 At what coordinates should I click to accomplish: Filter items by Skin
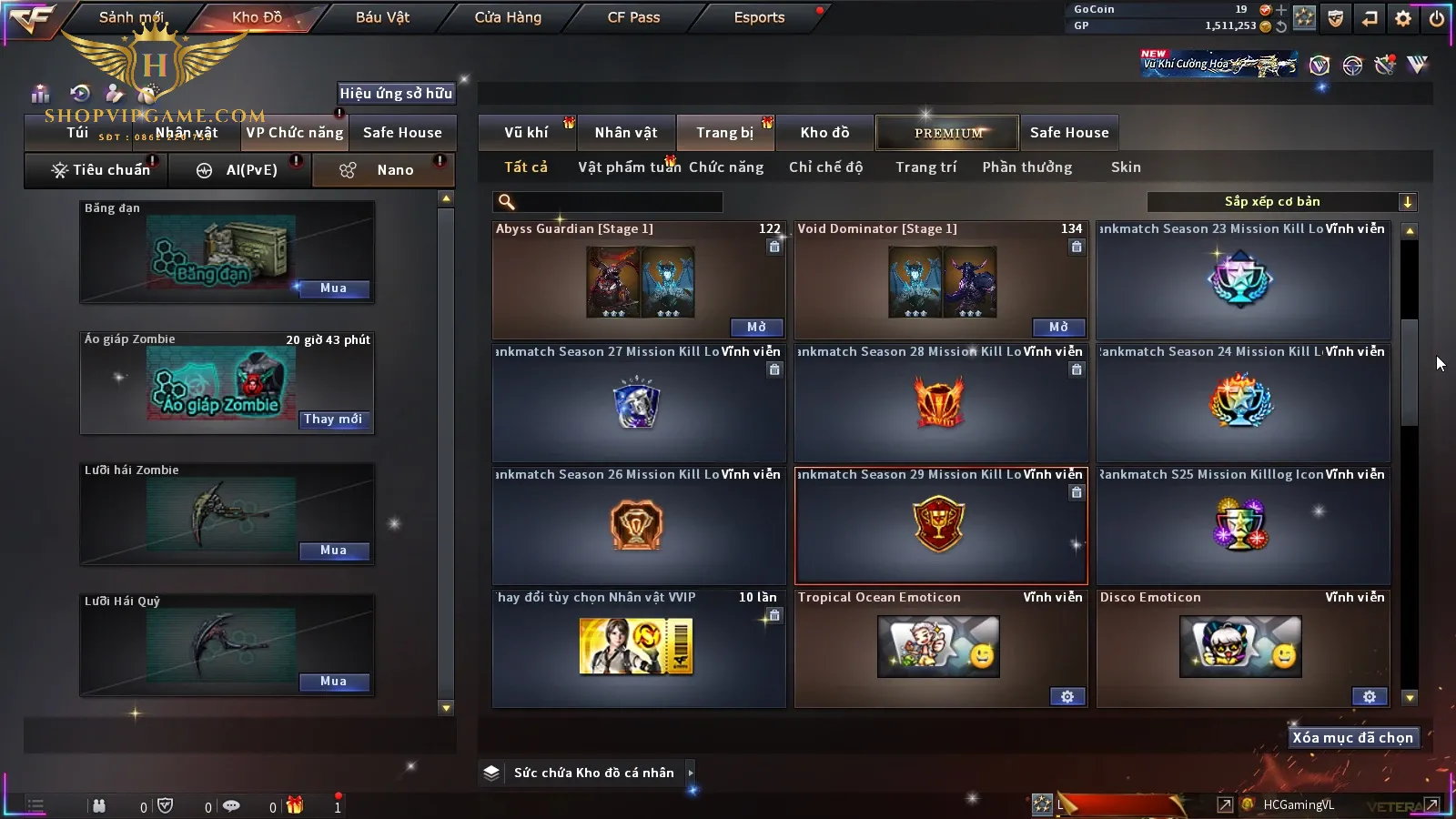(x=1126, y=167)
